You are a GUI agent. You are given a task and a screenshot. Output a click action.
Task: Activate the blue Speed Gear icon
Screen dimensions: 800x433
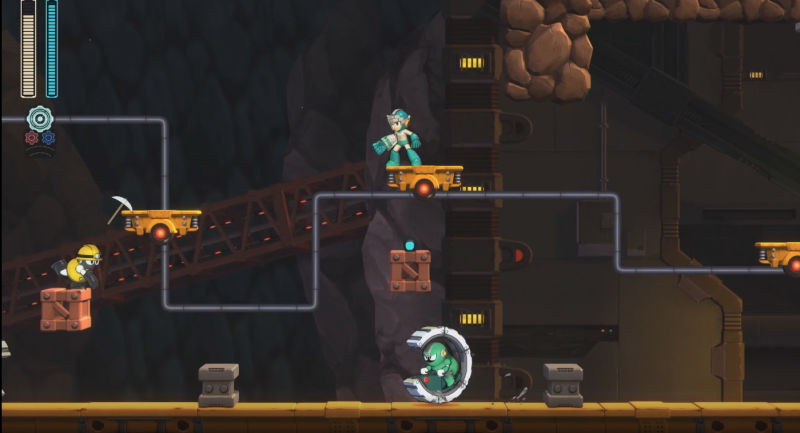point(48,138)
